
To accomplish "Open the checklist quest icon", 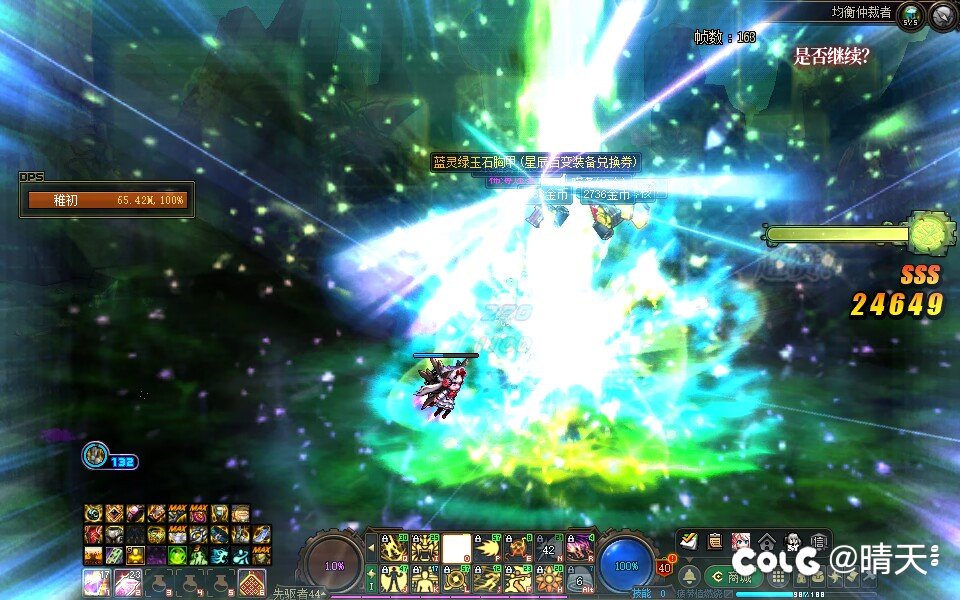I will [x=688, y=541].
